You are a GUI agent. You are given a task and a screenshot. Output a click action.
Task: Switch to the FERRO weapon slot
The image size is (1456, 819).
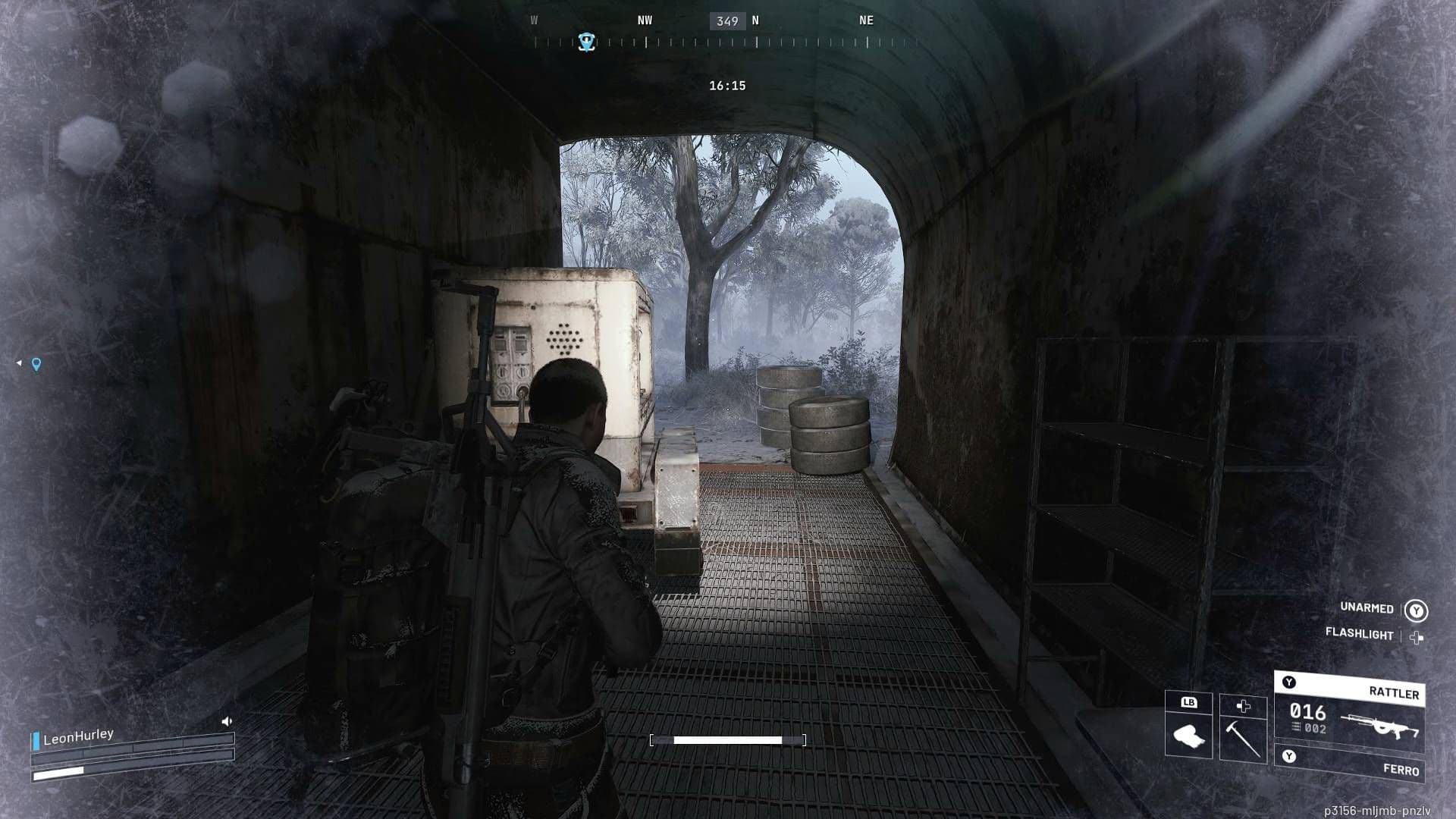(1402, 769)
